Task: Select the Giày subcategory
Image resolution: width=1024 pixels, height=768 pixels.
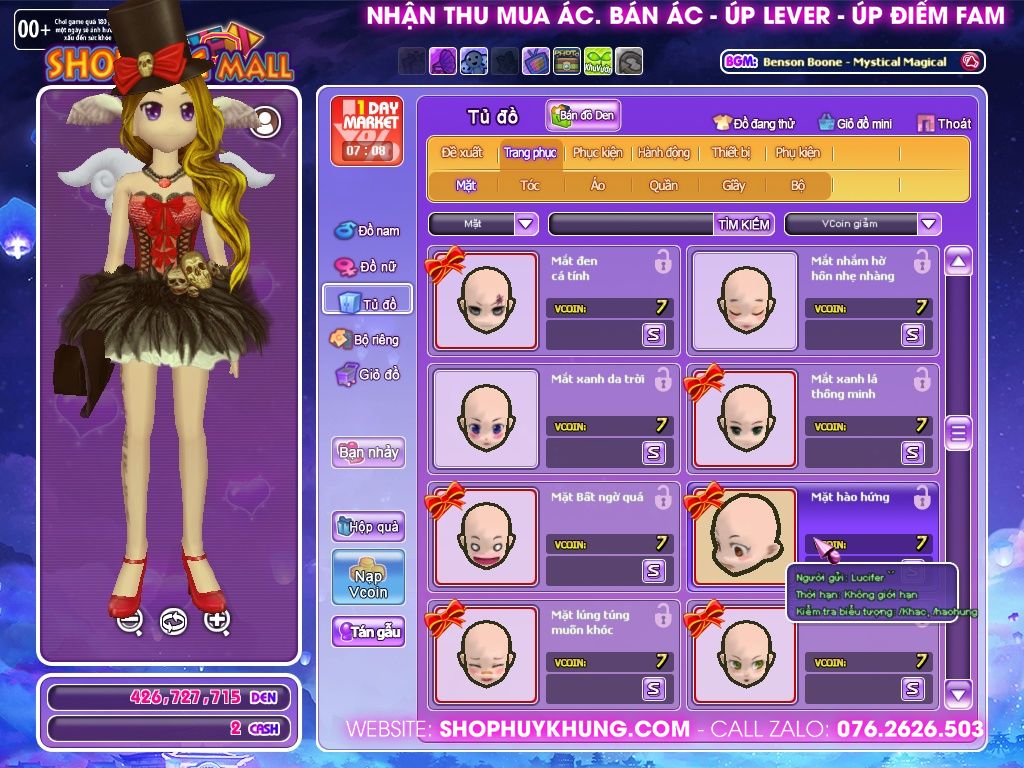Action: (733, 185)
